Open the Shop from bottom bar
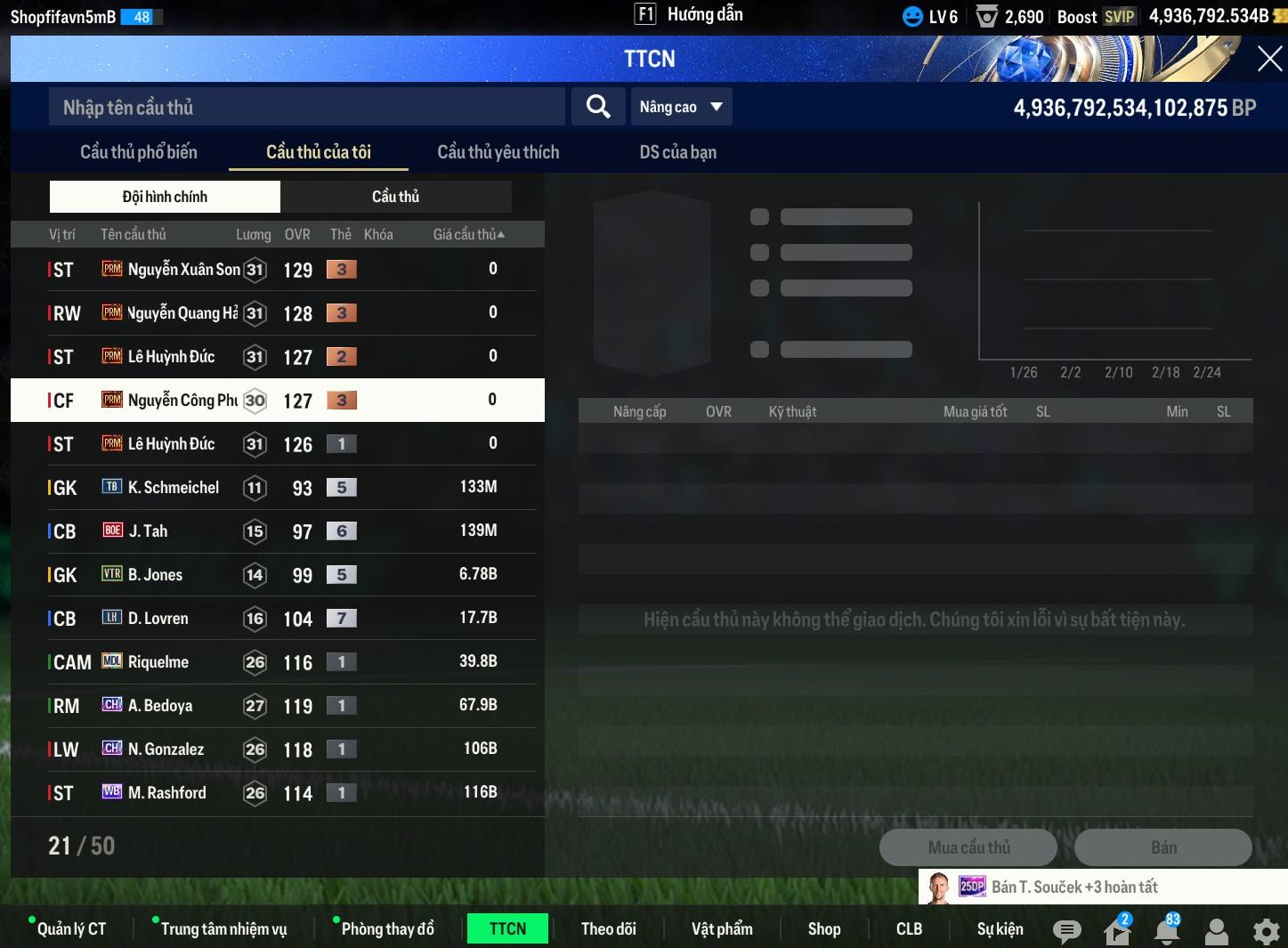This screenshot has width=1288, height=948. 824,929
